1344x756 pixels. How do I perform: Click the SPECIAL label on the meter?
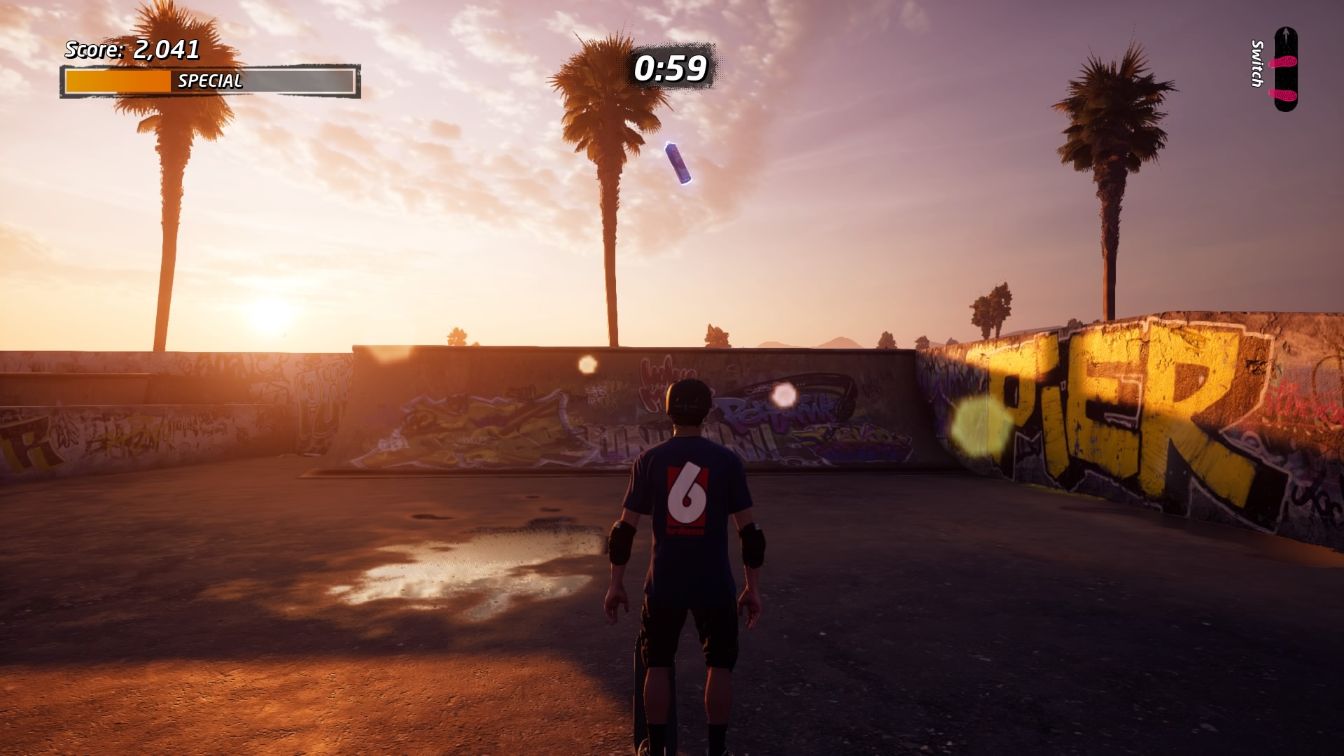click(x=210, y=80)
